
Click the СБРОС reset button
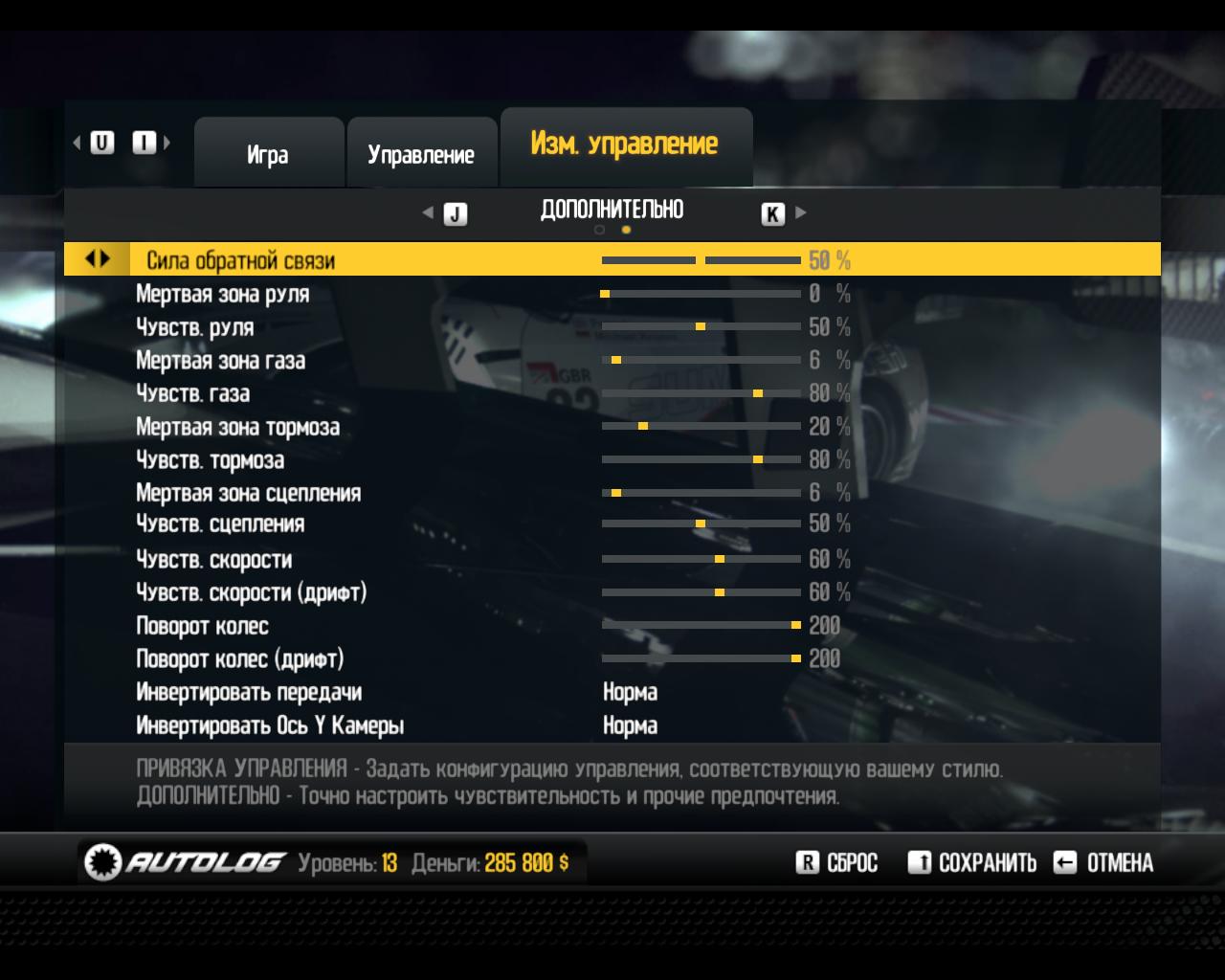point(837,863)
